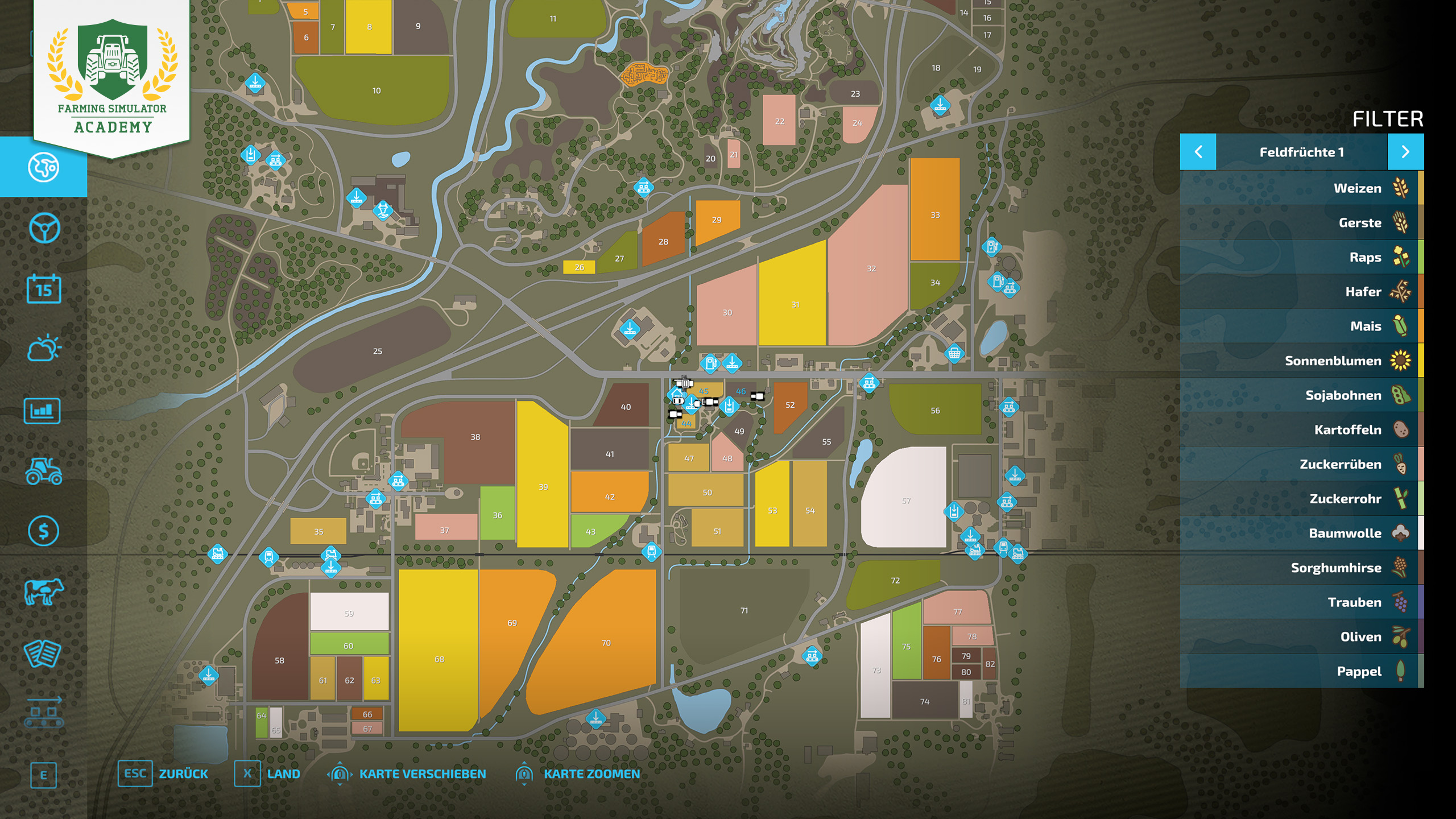Toggle the Gerste crop filter

1301,223
